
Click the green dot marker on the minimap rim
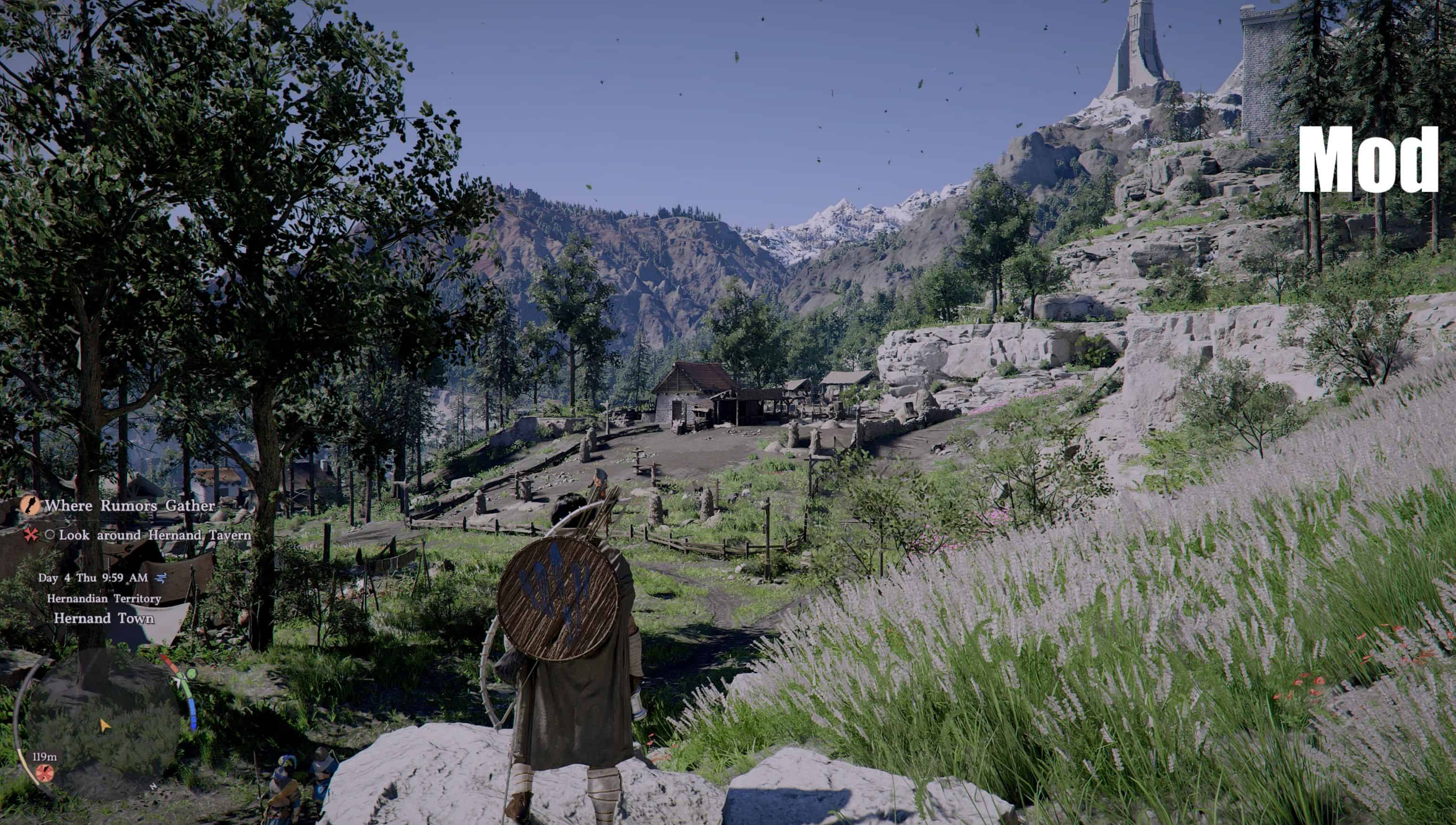click(x=191, y=674)
